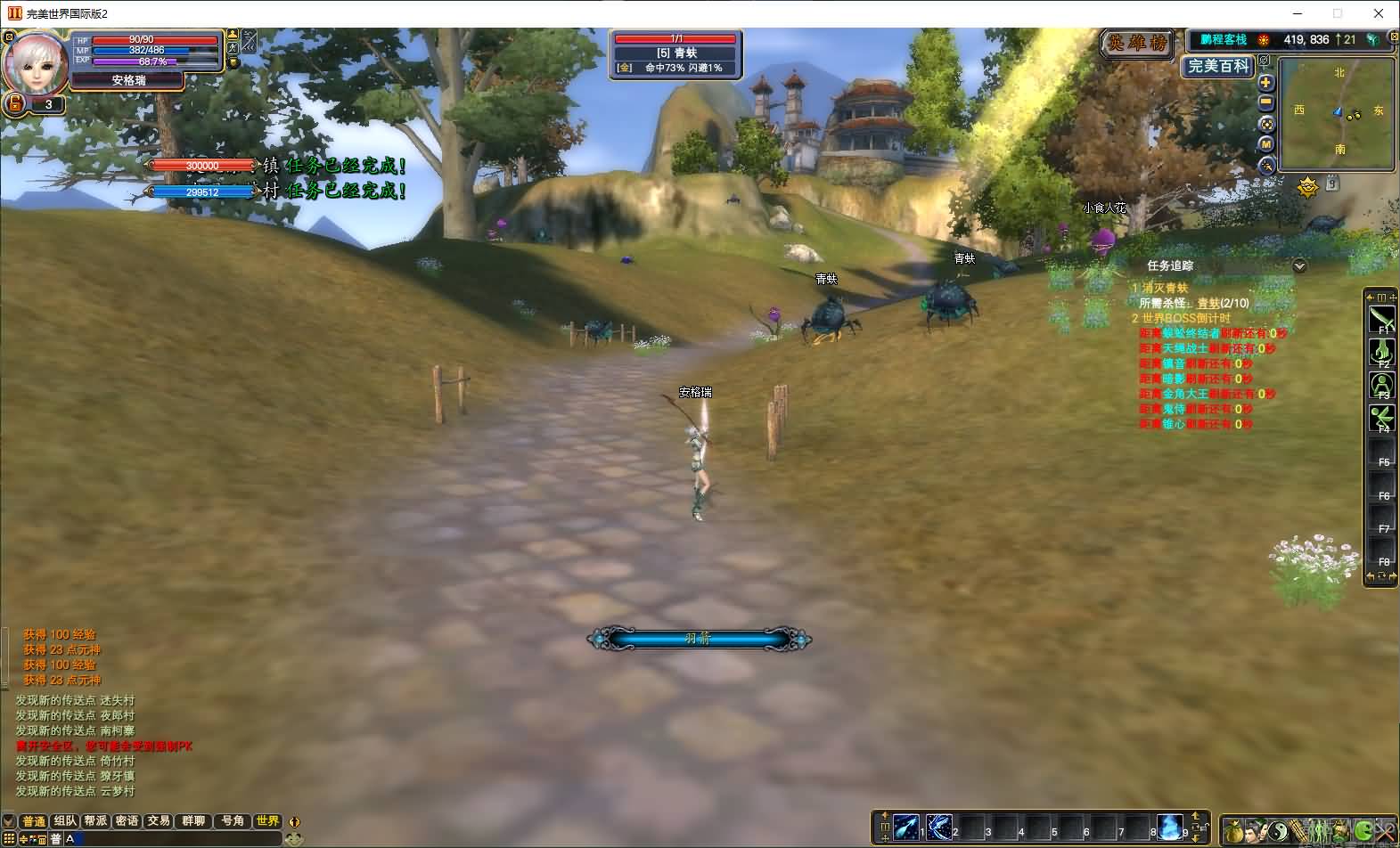Open the yin-yang skills menu icon
1400x848 pixels.
[x=1278, y=831]
